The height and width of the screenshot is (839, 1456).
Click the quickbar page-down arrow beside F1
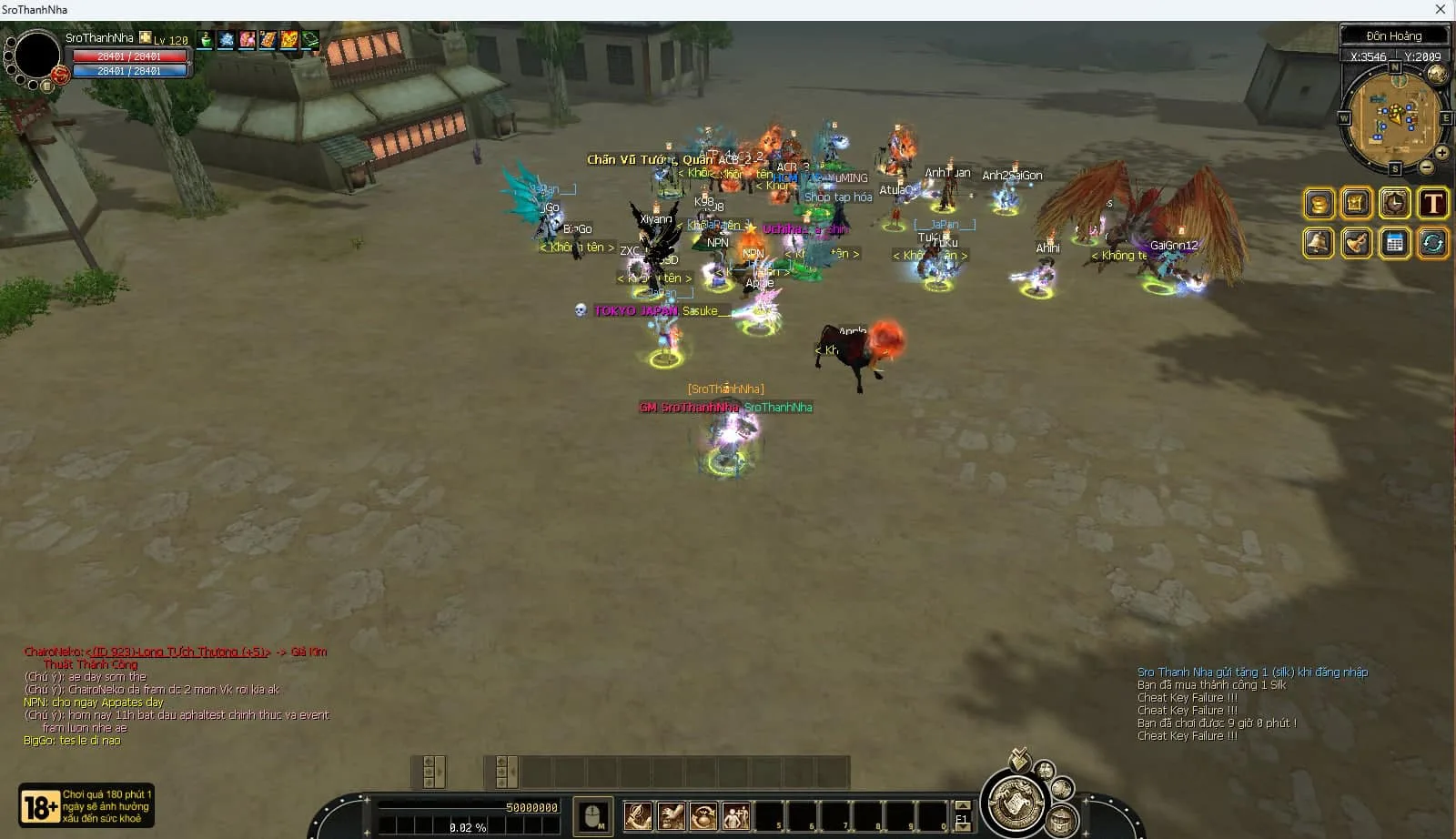tap(963, 826)
